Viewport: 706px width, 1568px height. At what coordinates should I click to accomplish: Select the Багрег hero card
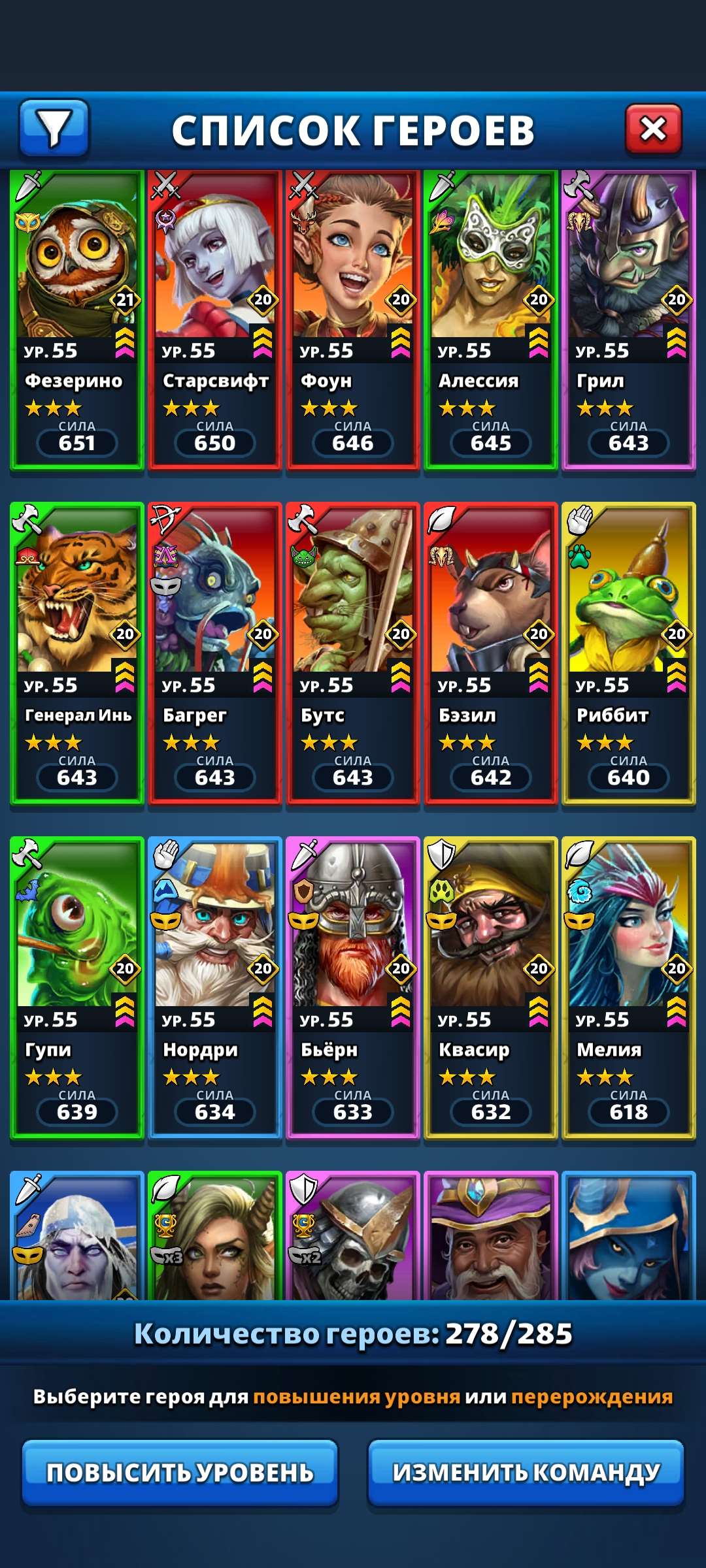(215, 653)
